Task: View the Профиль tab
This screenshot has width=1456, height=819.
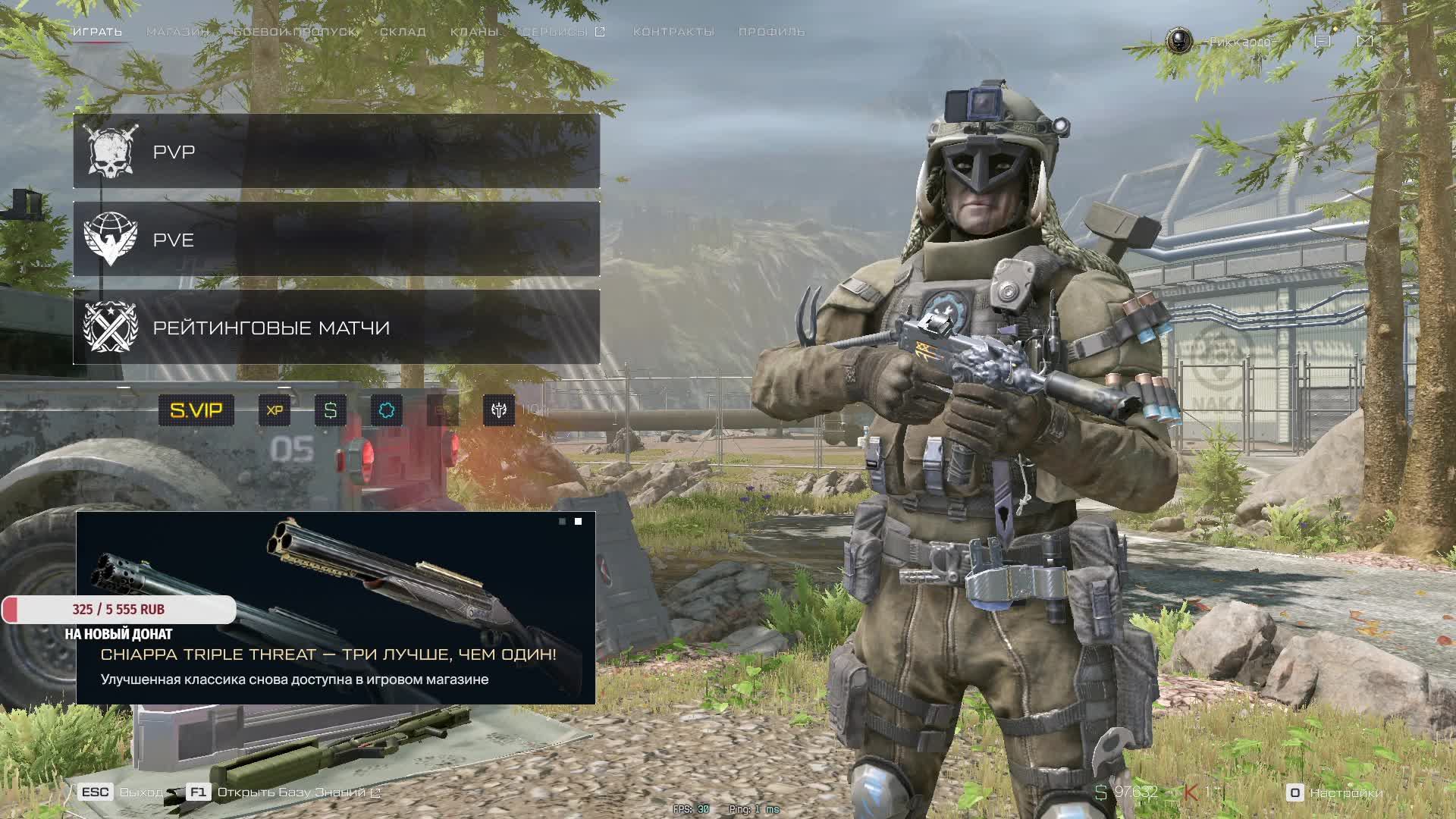Action: click(x=771, y=32)
